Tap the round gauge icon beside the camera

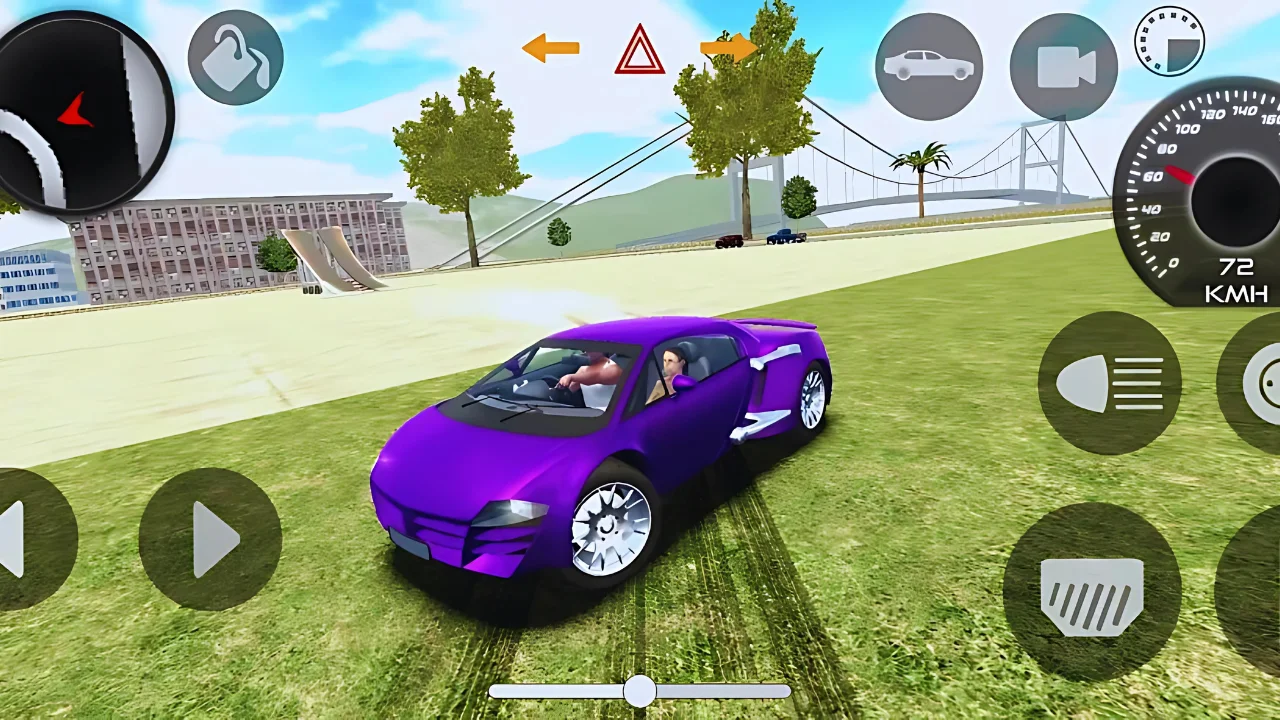(x=1169, y=41)
